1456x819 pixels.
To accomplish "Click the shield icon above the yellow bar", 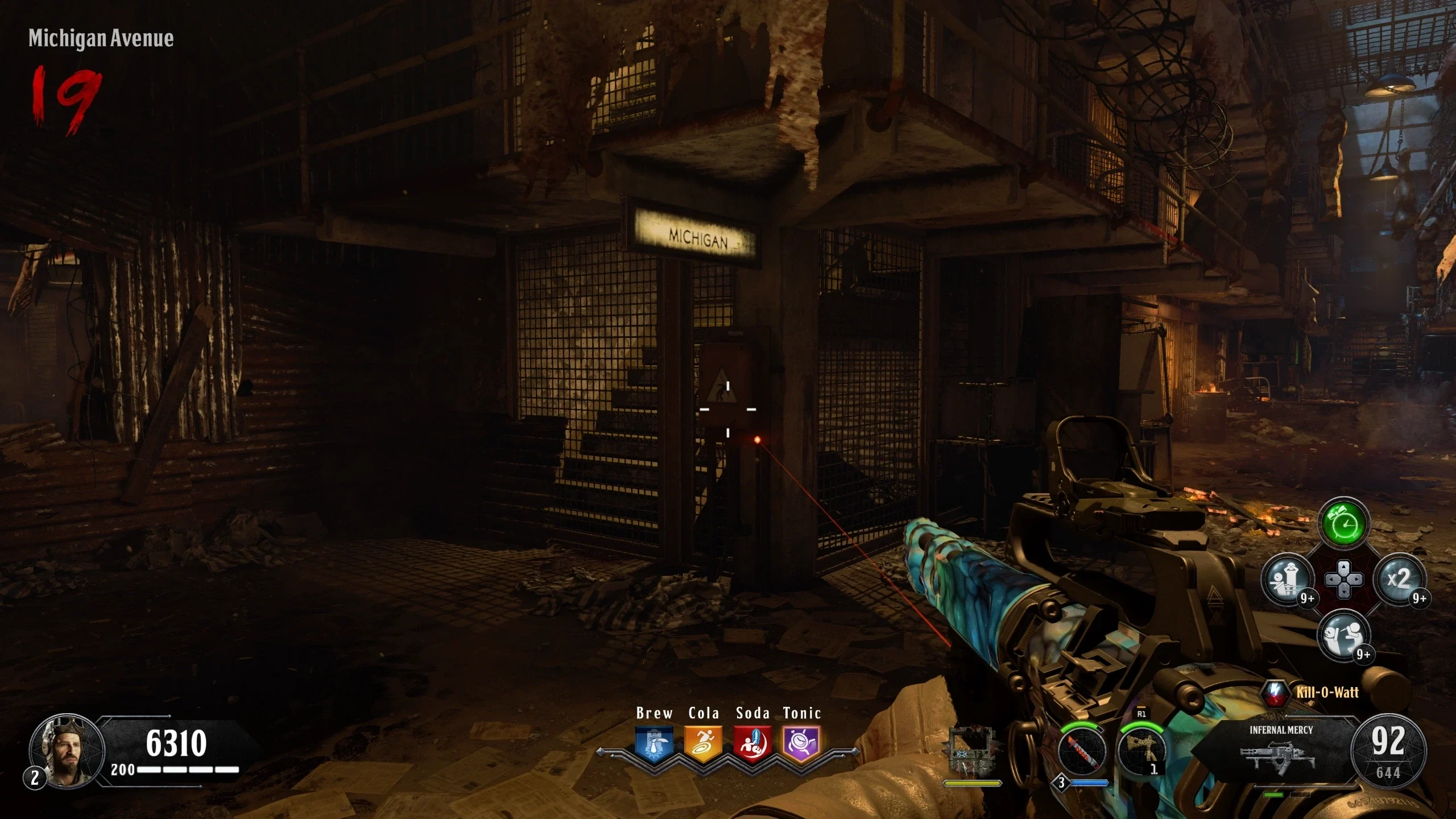I will [971, 750].
